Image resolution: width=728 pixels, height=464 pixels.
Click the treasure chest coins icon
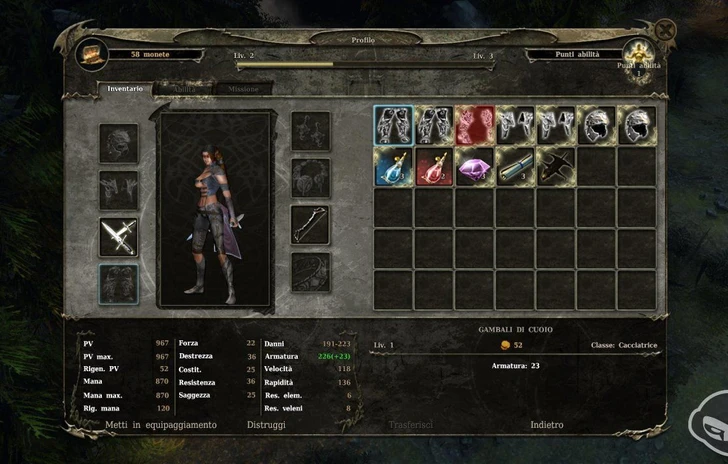pos(92,55)
